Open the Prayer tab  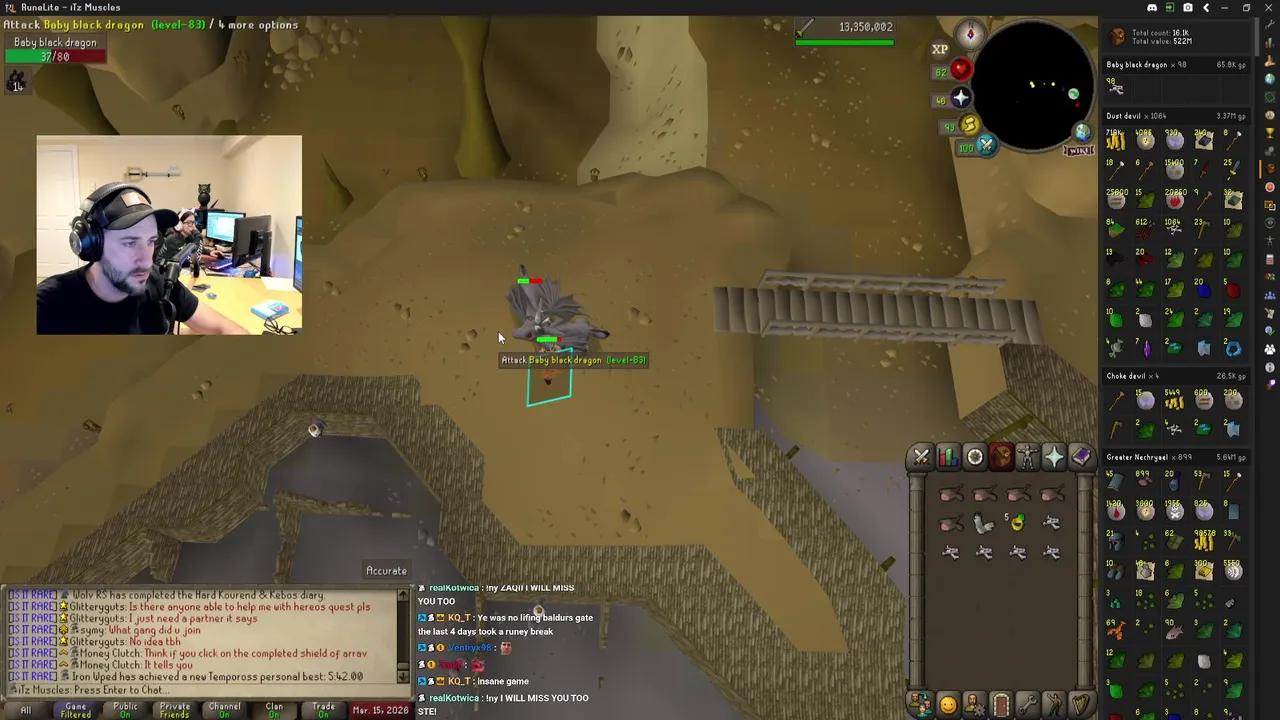click(x=1054, y=457)
